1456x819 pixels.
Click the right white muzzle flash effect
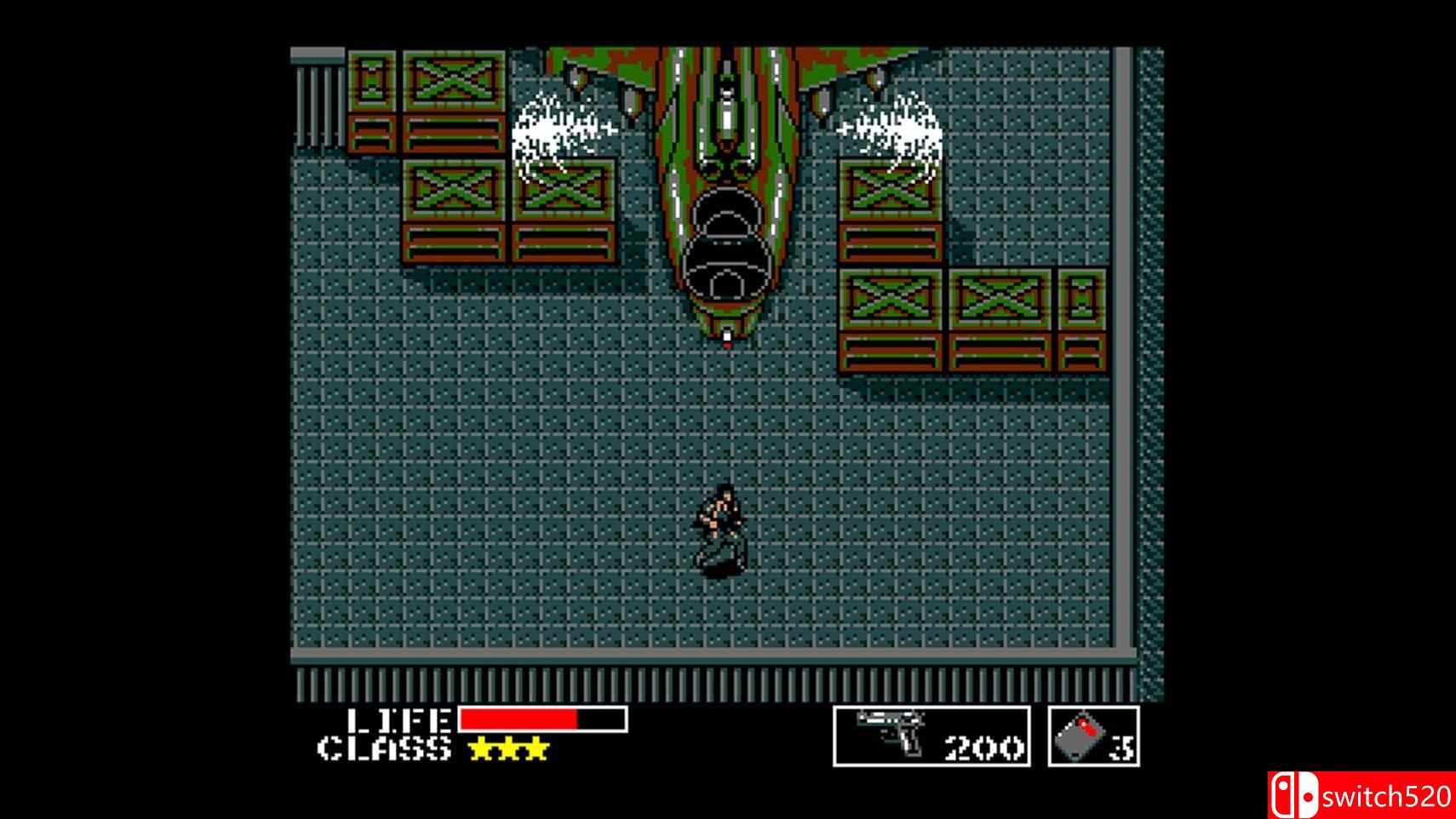pos(898,128)
